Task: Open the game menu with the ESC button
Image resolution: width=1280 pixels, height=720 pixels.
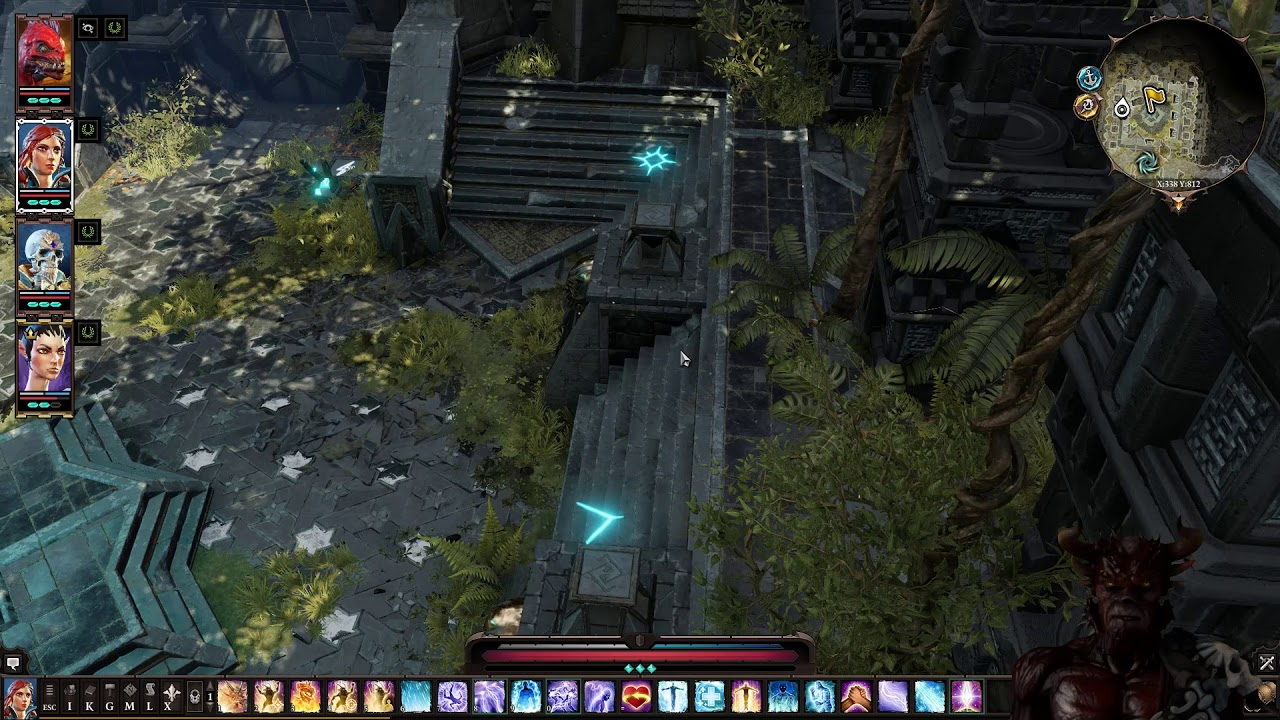Action: (x=48, y=706)
